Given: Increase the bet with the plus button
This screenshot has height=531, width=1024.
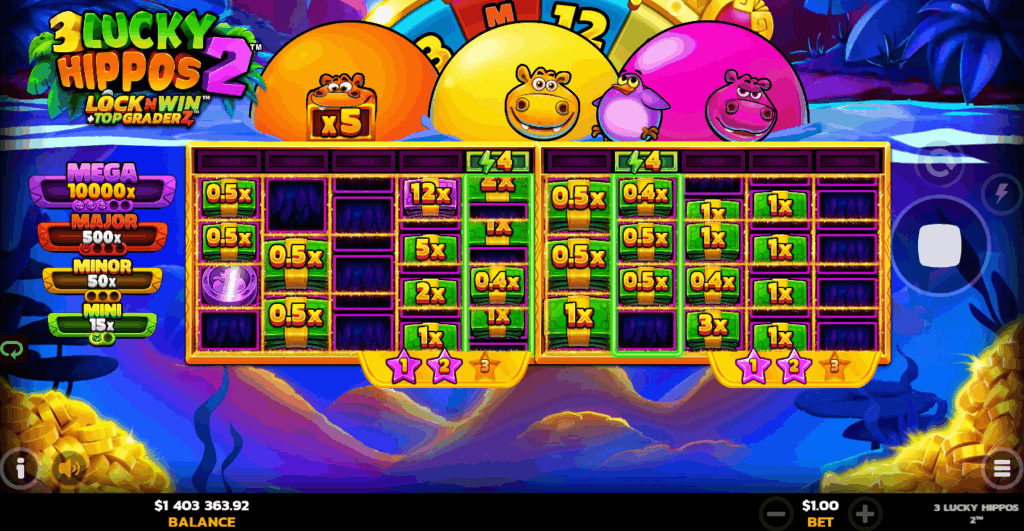Looking at the screenshot, I should [x=867, y=511].
